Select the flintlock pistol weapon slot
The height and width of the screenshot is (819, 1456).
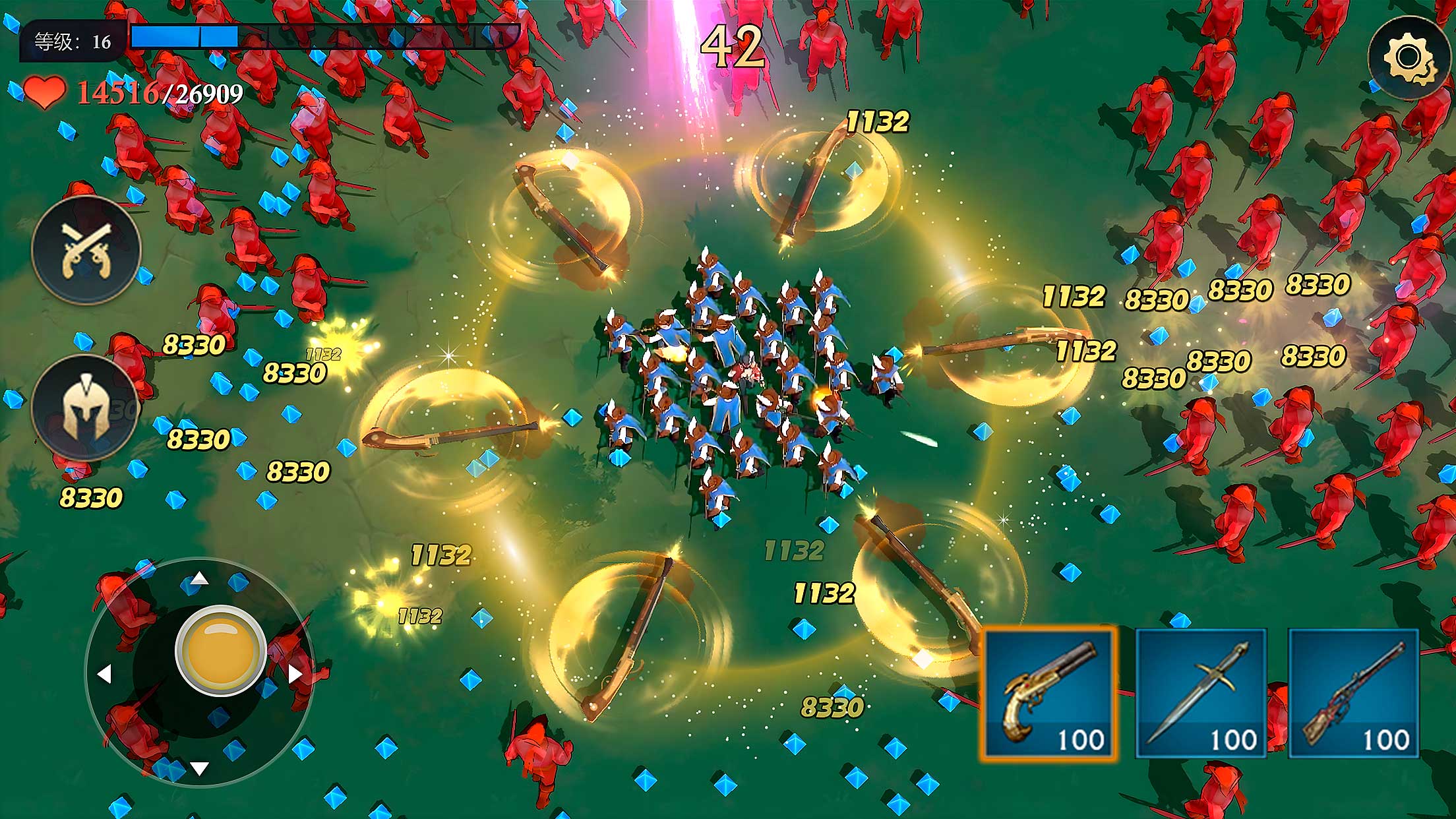coord(1048,694)
